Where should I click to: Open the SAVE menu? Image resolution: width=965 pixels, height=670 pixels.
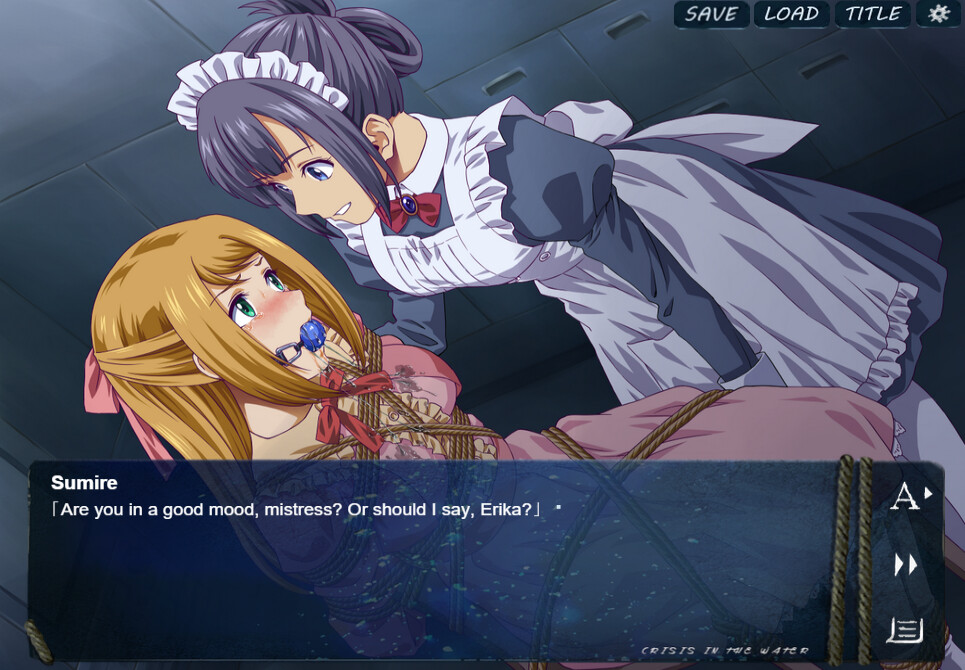711,14
